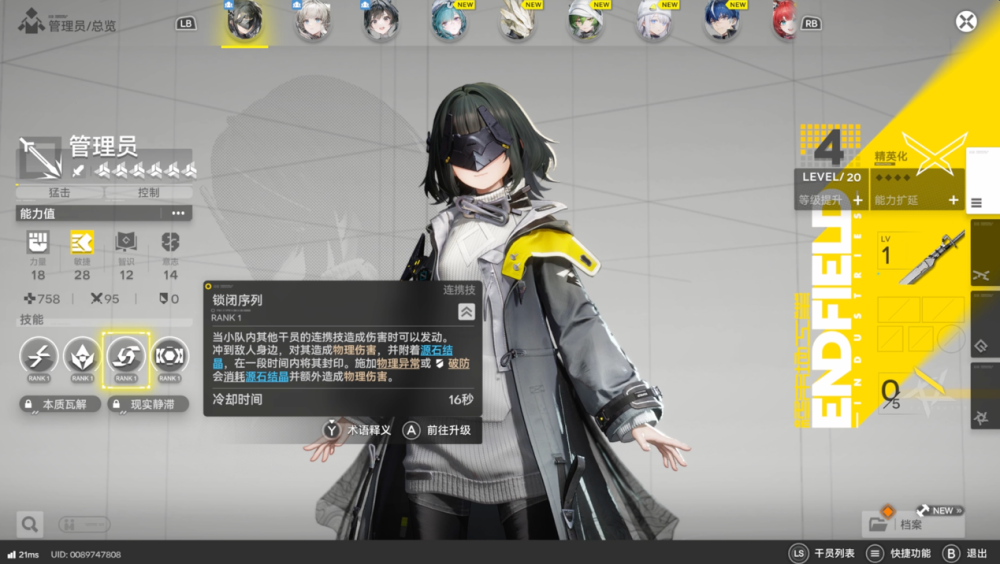1000x564 pixels.
Task: Select the fourth skill icon with hexagon brackets
Action: [170, 355]
